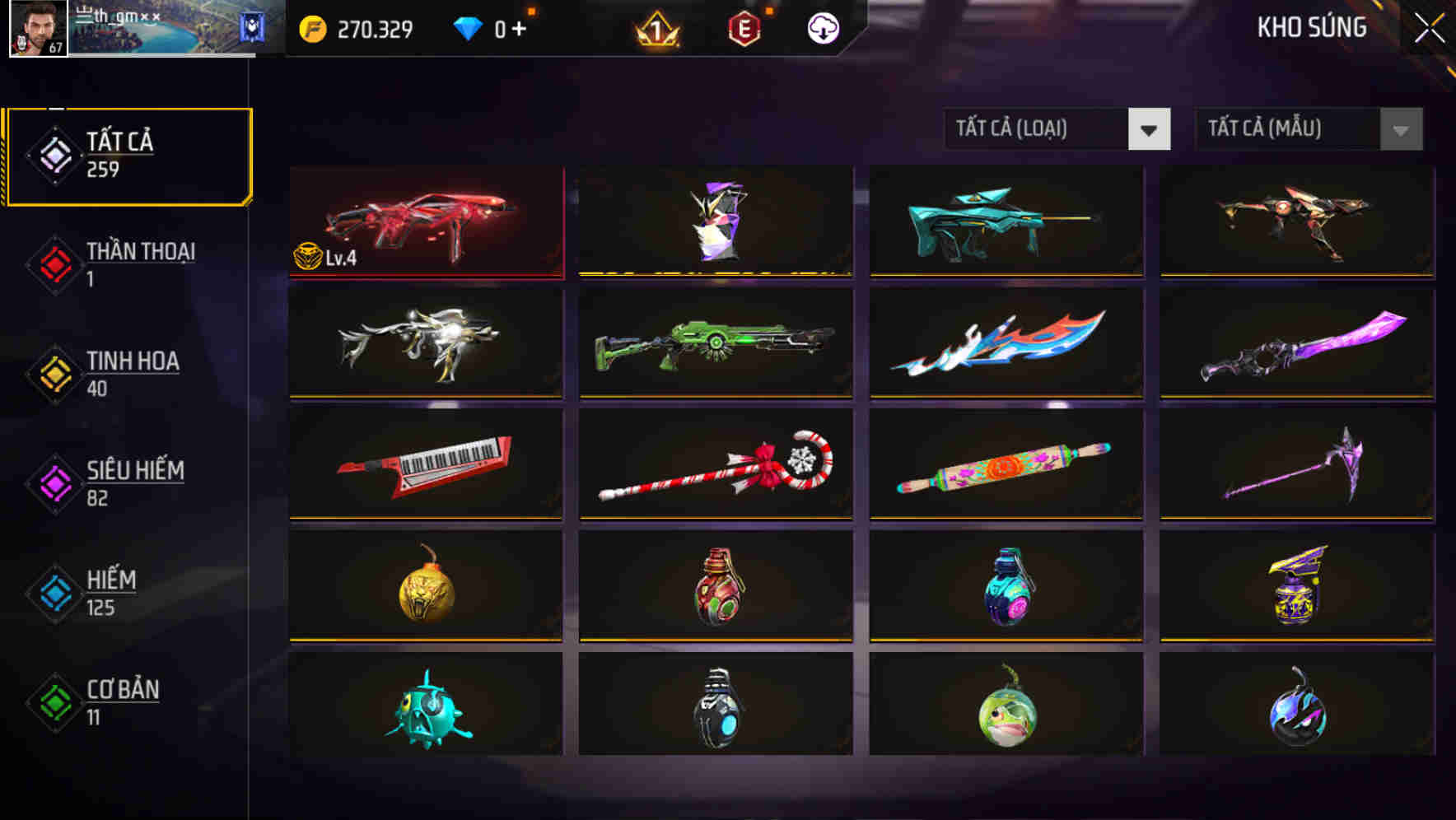Toggle the golden grenade item selection
The width and height of the screenshot is (1456, 820).
pos(425,585)
